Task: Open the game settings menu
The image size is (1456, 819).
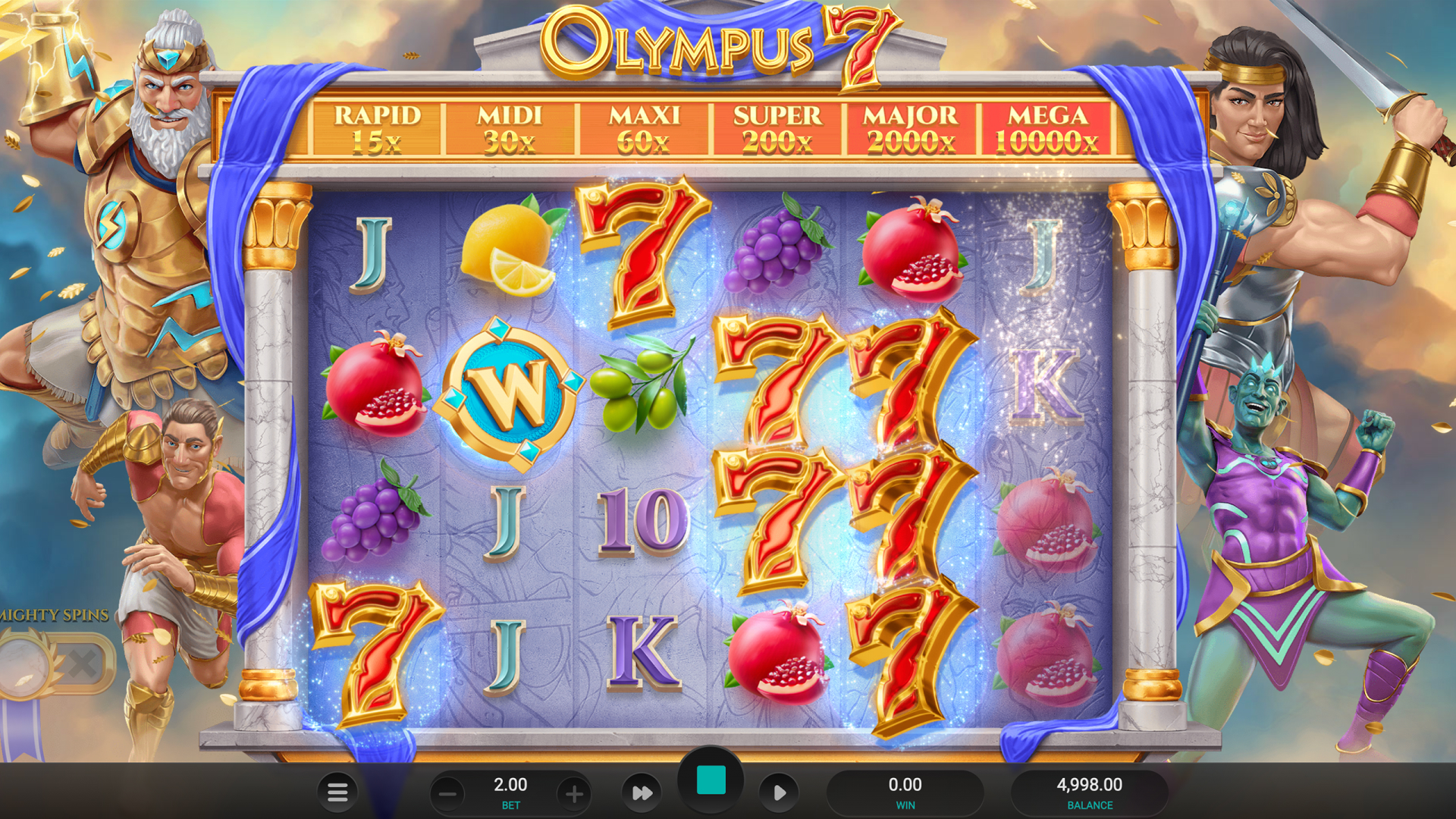Action: pyautogui.click(x=336, y=792)
